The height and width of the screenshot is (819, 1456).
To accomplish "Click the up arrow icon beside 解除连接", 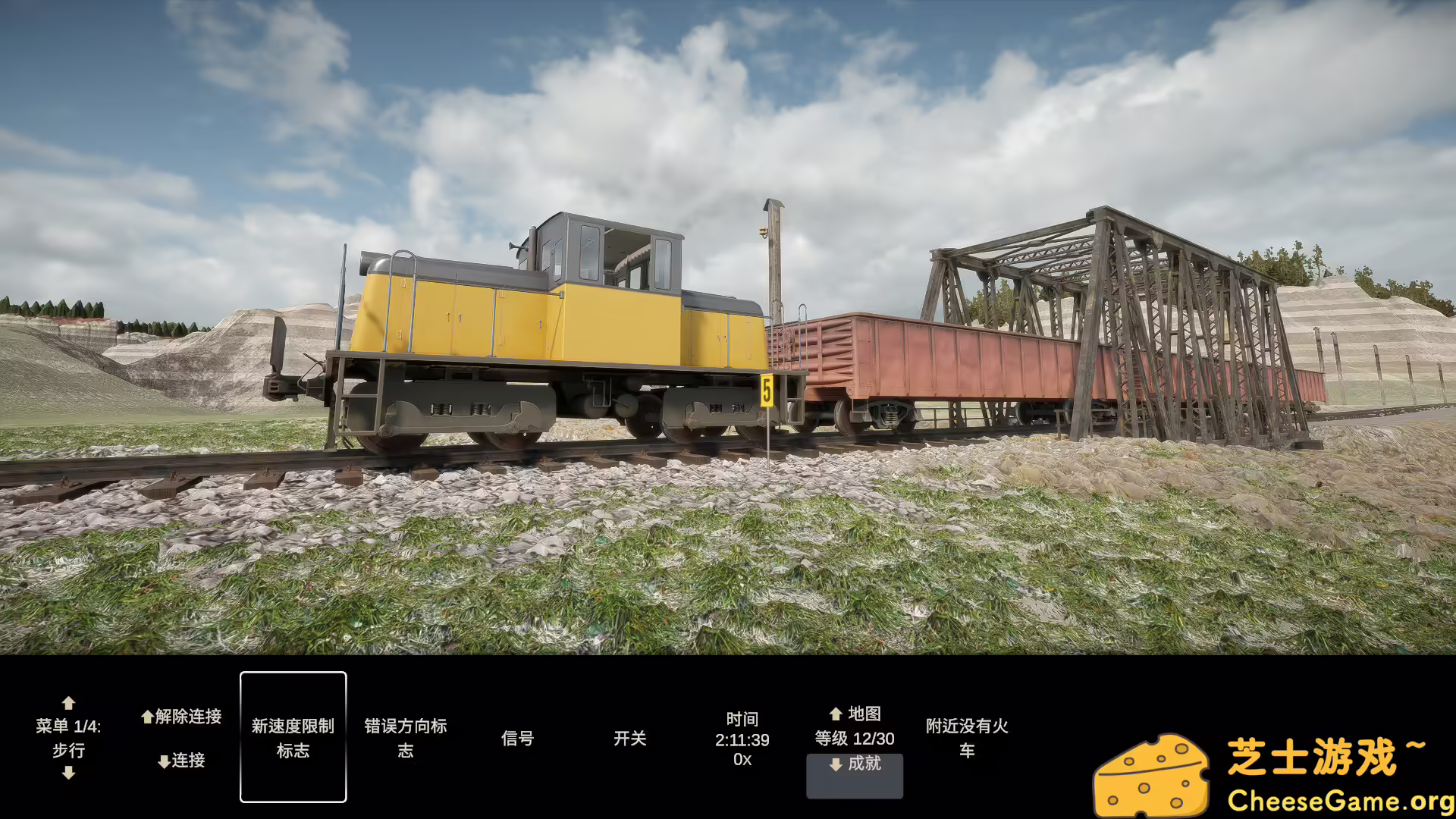I will (146, 716).
